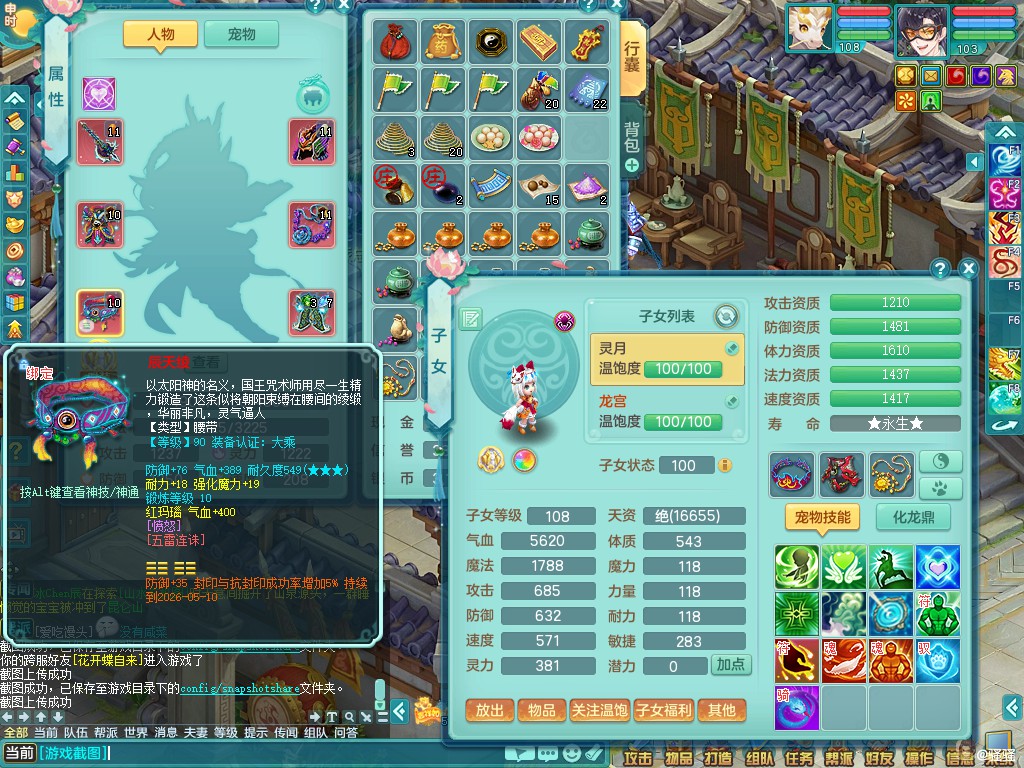Switch to the 宠物 pet tab

click(241, 34)
